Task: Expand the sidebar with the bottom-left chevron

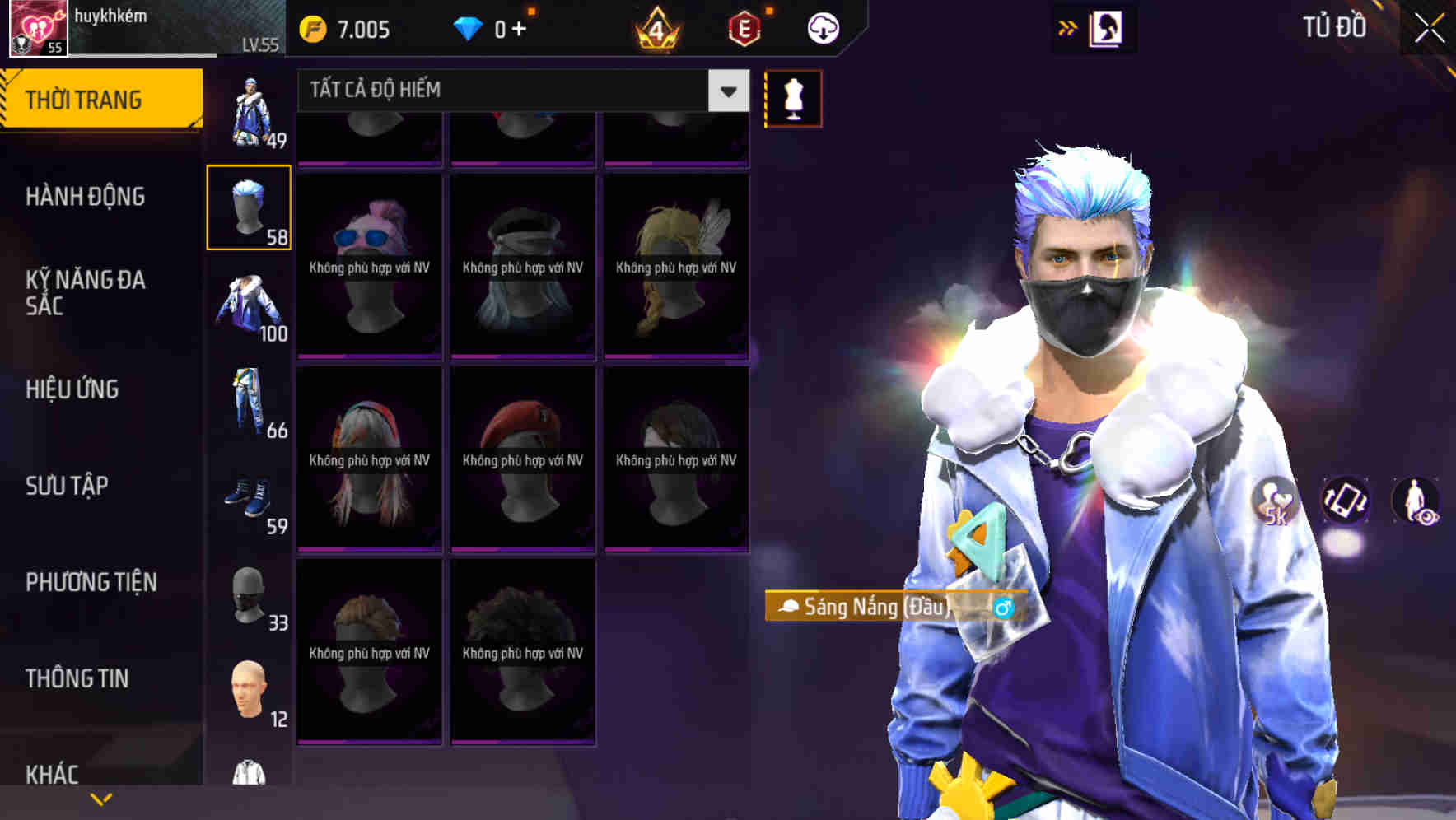Action: coord(100,797)
